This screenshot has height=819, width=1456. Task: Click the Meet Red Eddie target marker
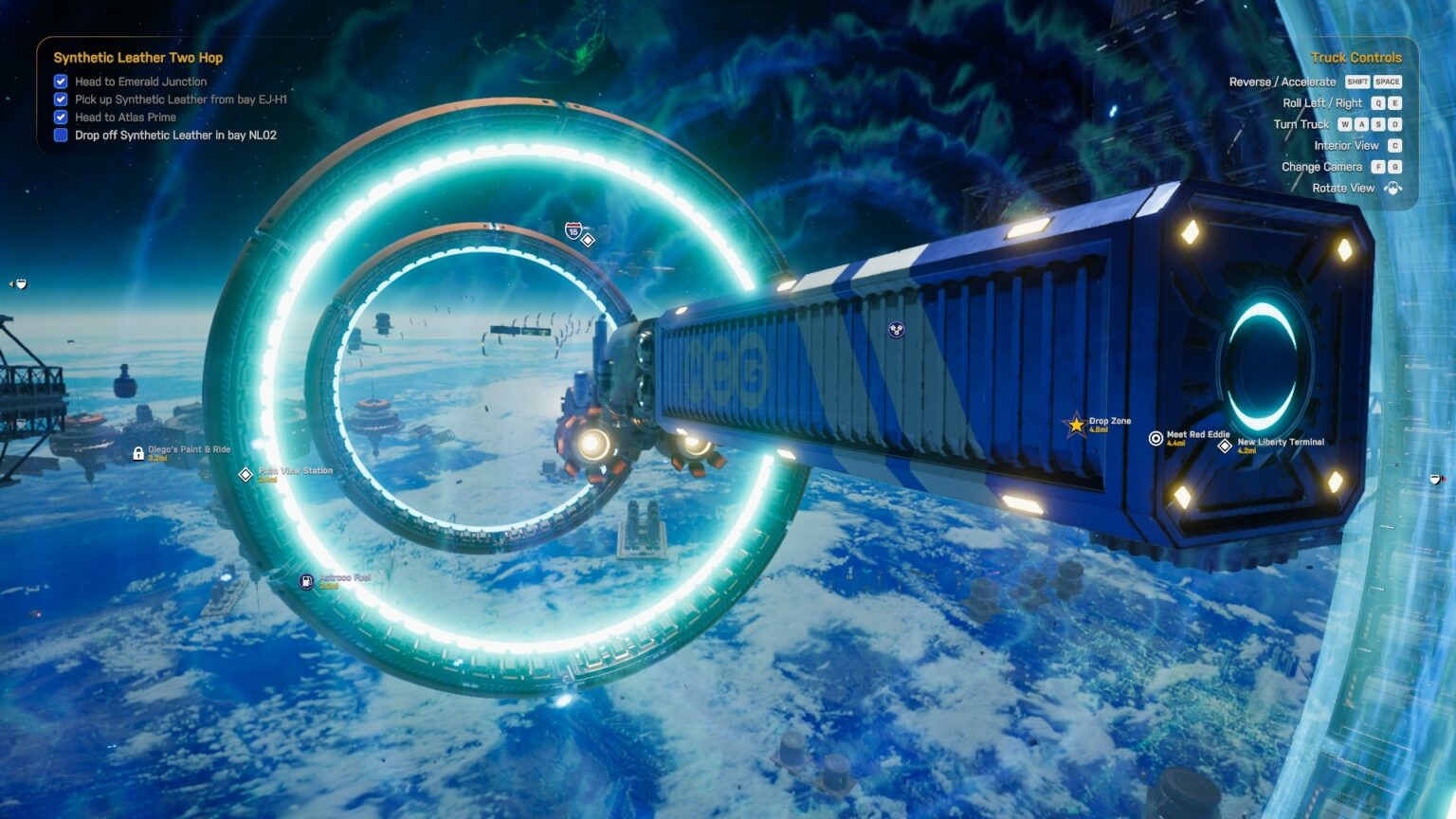click(x=1156, y=438)
